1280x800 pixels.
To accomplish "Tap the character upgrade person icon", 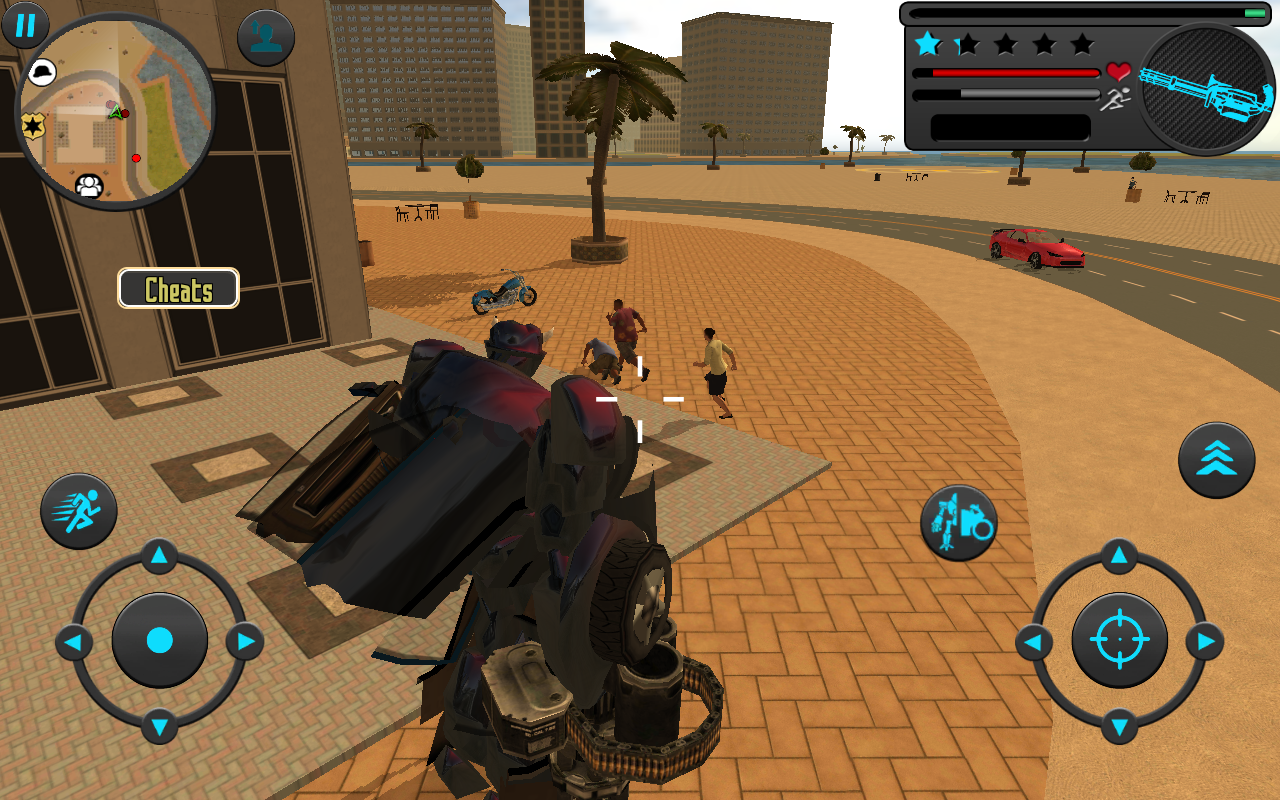I will [262, 37].
